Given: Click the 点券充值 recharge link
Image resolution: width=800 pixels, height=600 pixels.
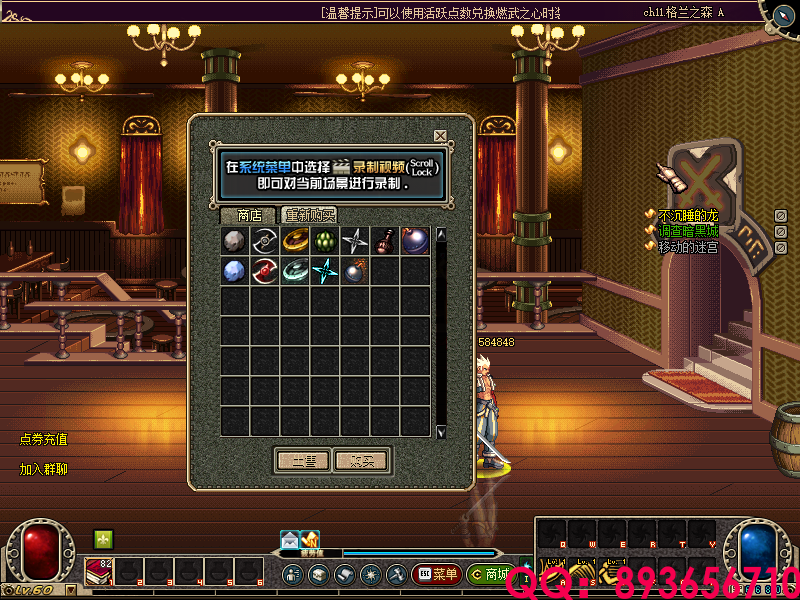Looking at the screenshot, I should 43,439.
